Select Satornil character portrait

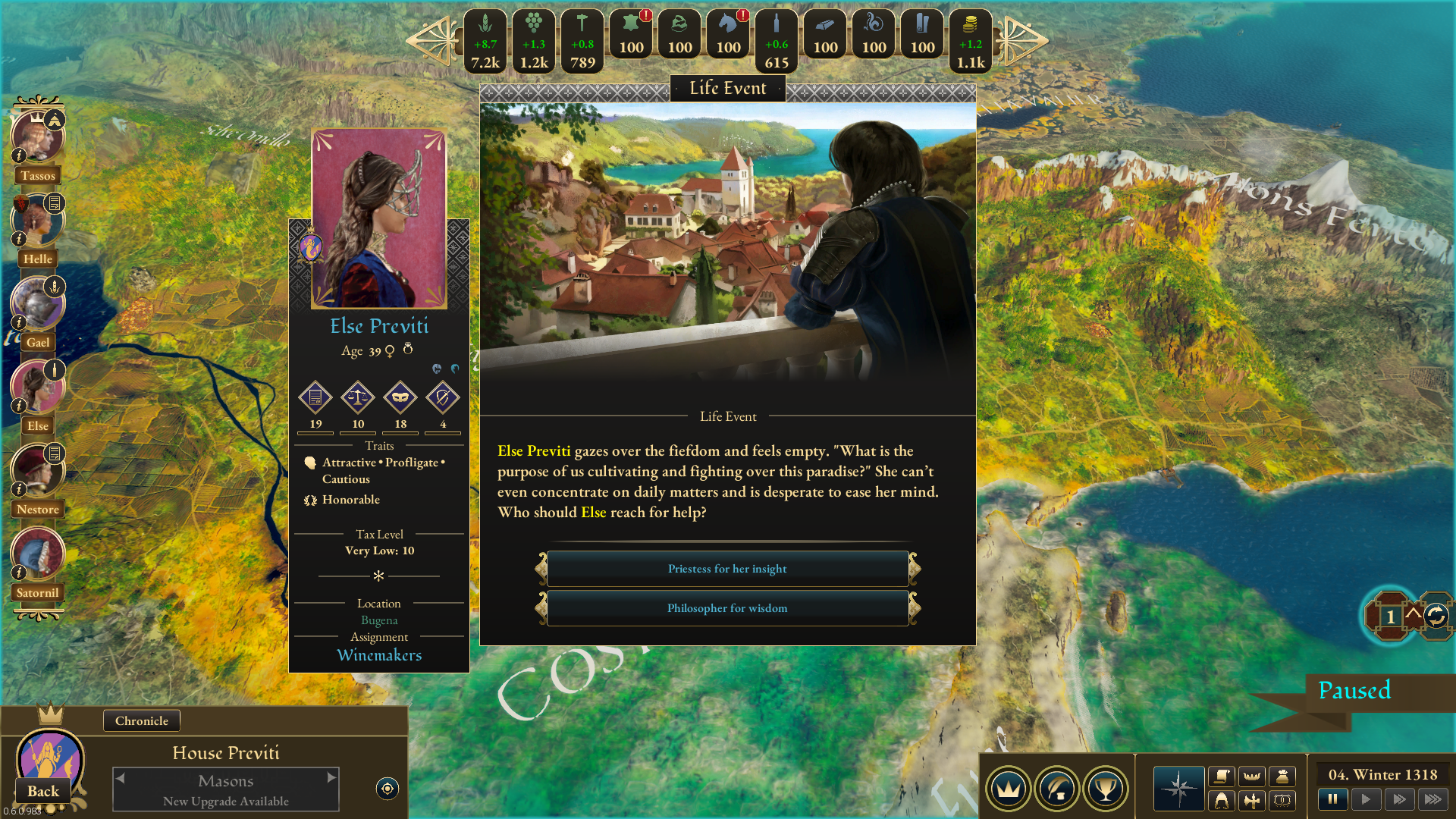[36, 555]
